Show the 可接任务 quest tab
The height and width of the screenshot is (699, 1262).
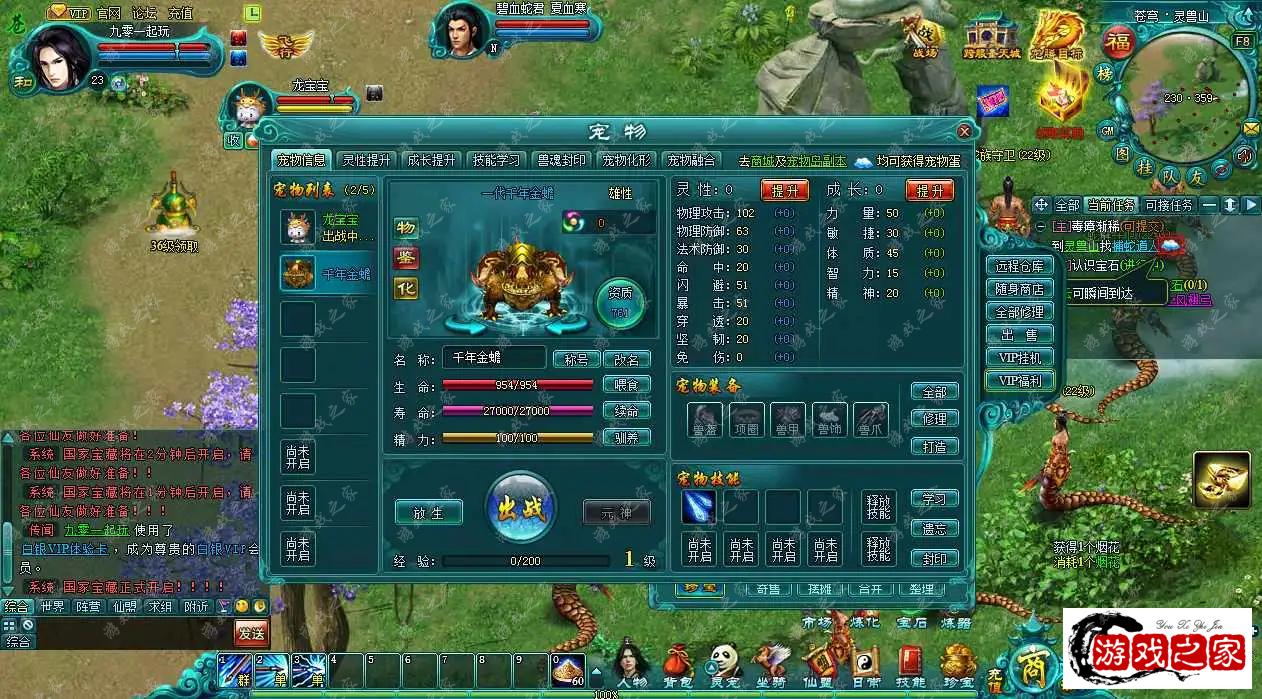click(1169, 205)
